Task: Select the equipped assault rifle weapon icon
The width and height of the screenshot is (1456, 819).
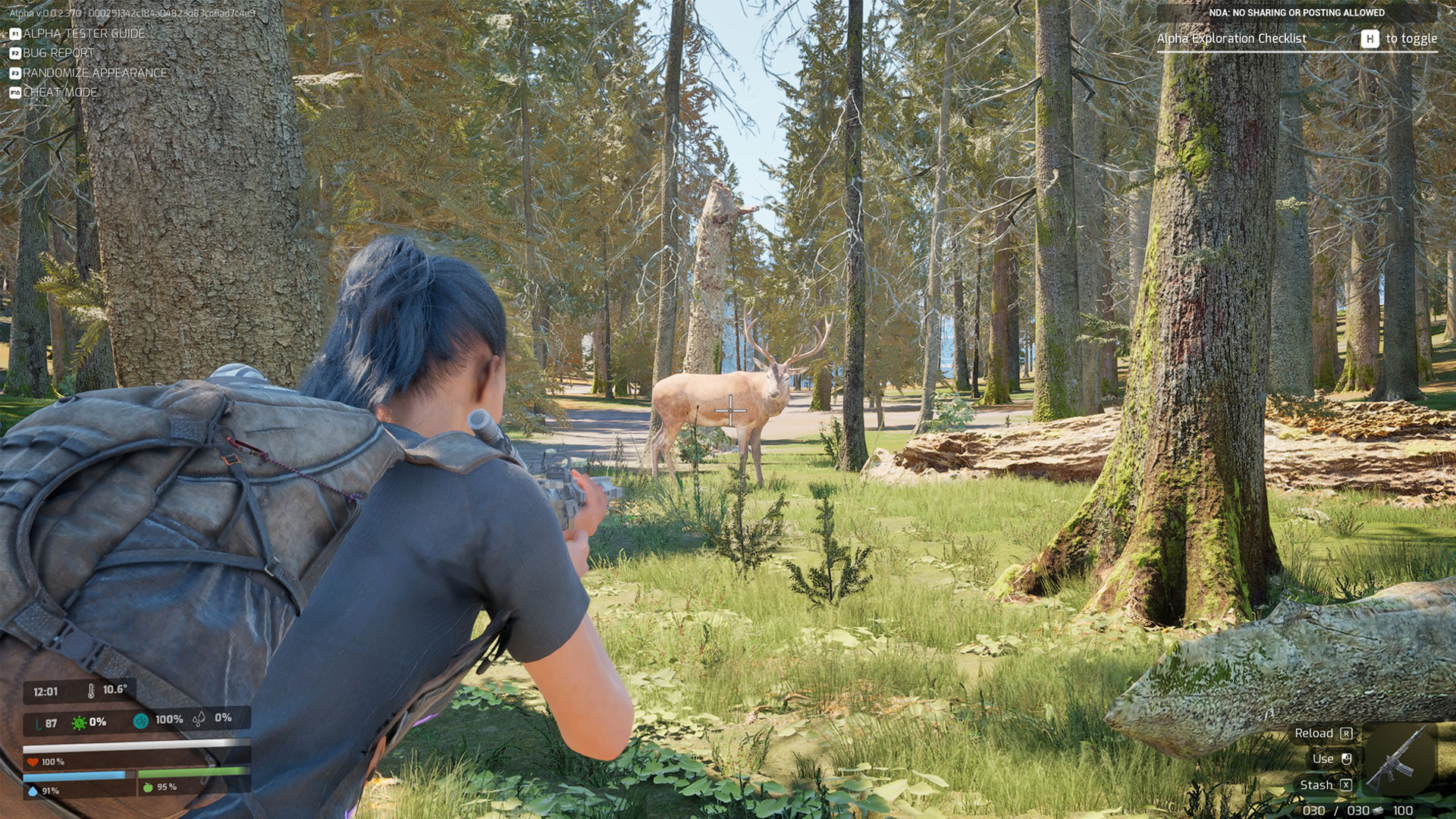Action: pos(1399,759)
